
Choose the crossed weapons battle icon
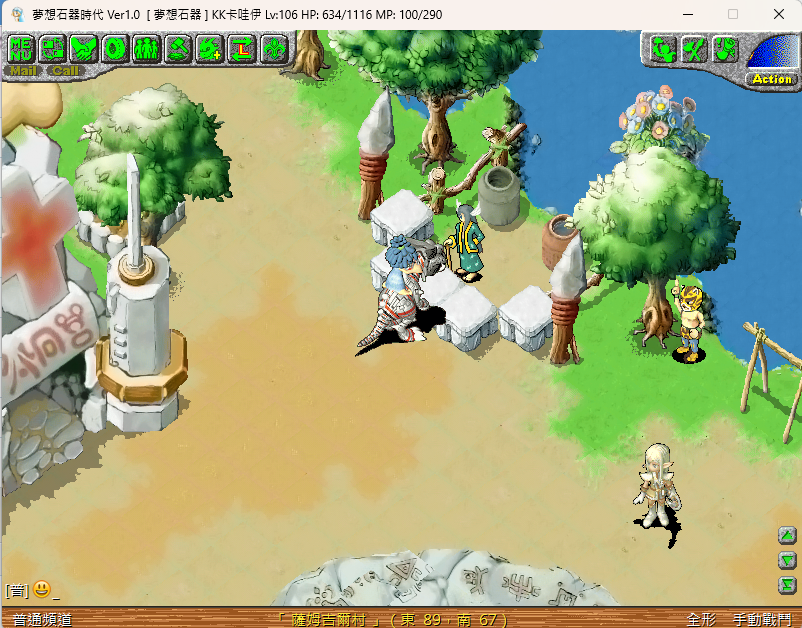tap(694, 48)
